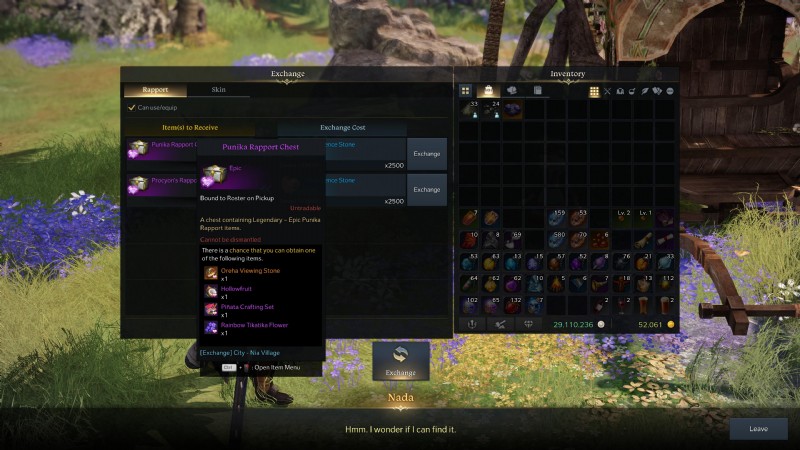Toggle the Can use/equip checkbox
800x450 pixels.
click(x=131, y=108)
